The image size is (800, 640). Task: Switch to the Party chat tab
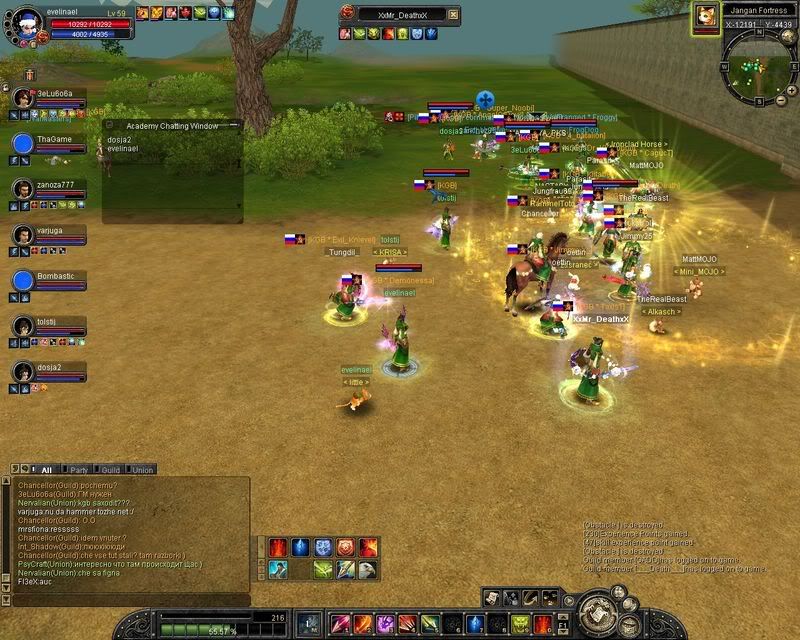78,469
